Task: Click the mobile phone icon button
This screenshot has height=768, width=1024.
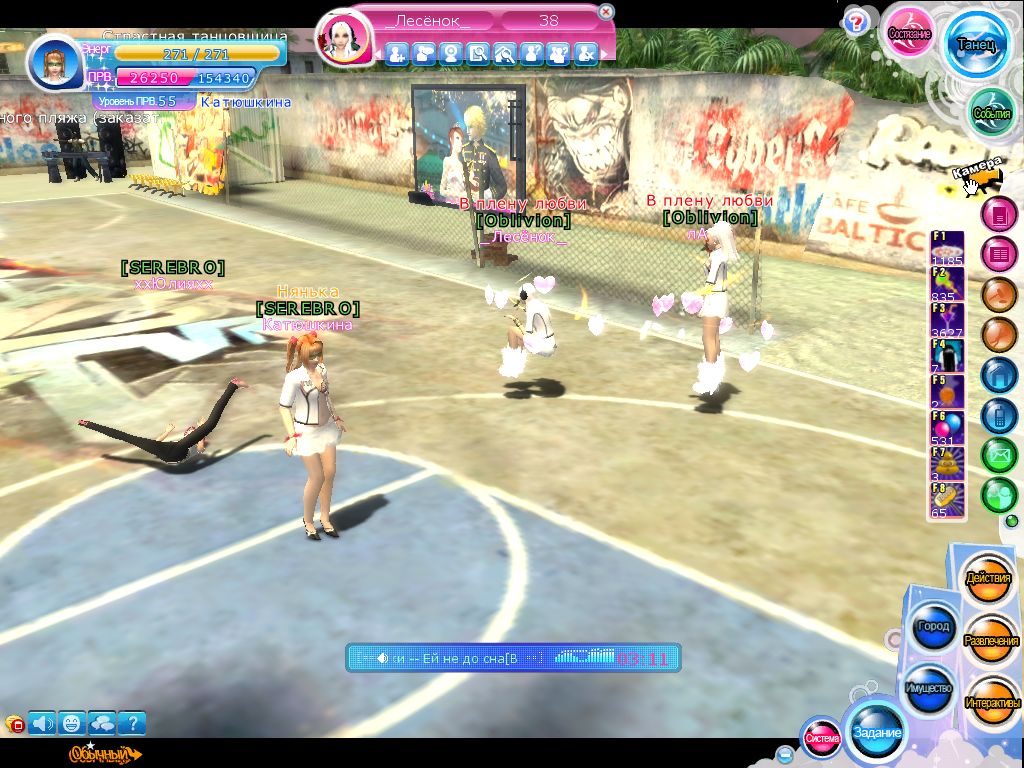Action: (998, 415)
